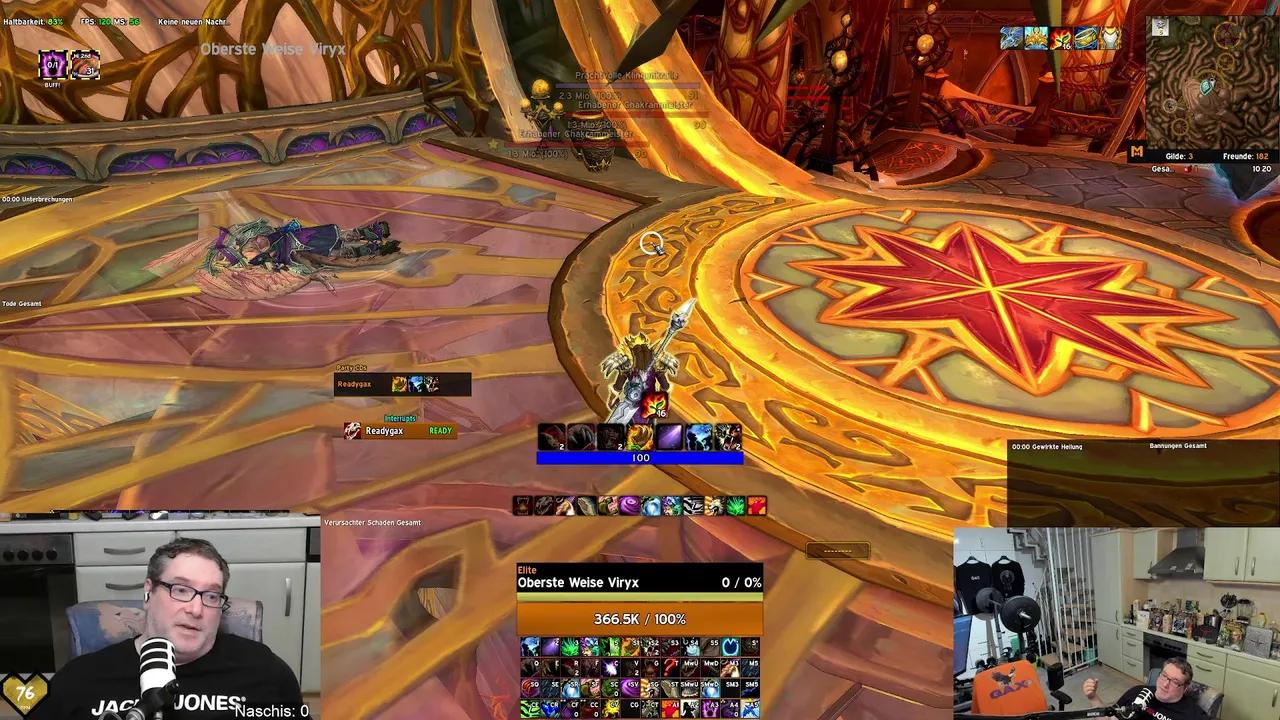Click the blue energy bar showing 100
The width and height of the screenshot is (1280, 720).
click(641, 458)
